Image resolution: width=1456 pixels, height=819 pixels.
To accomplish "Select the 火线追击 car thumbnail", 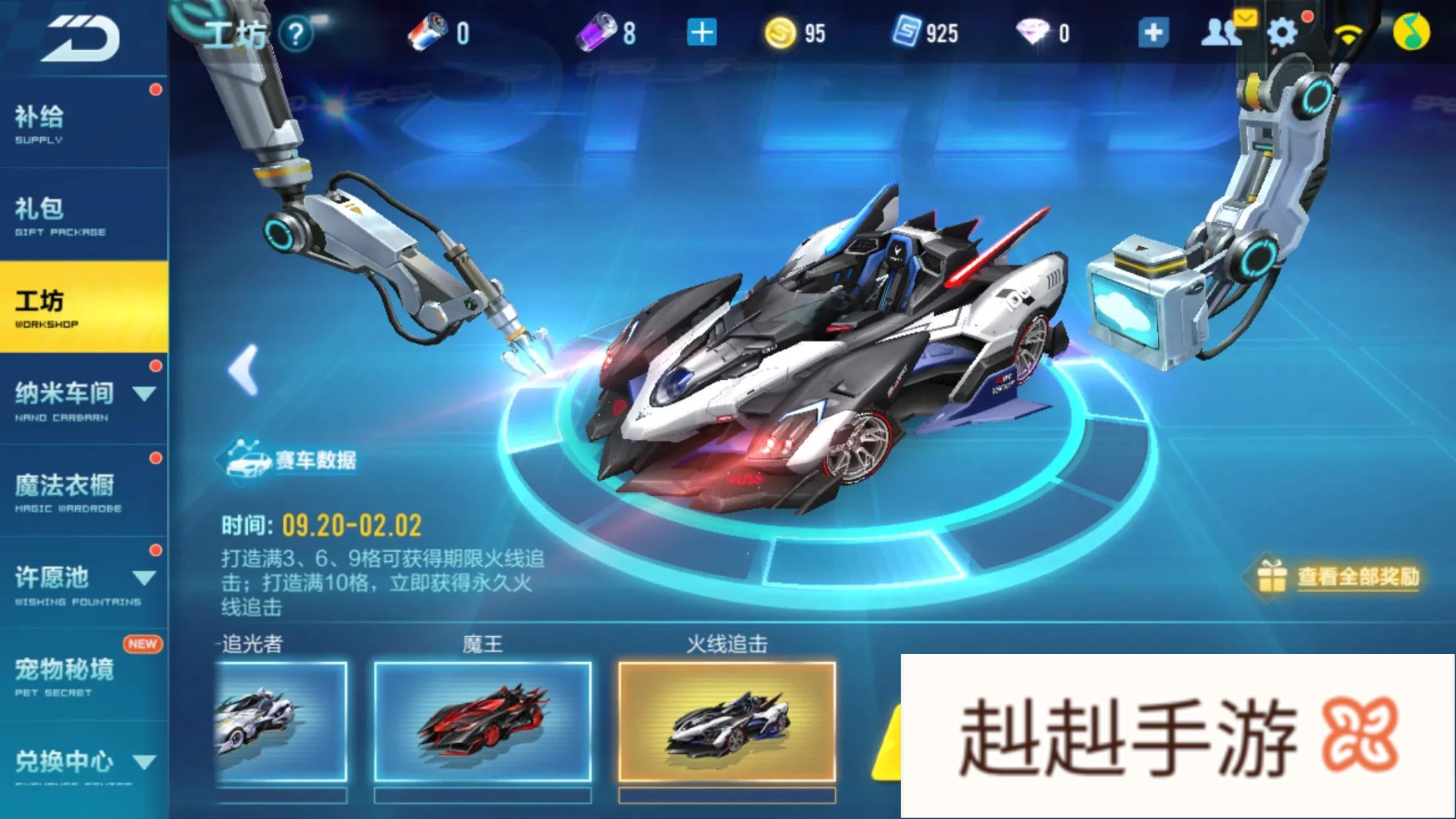I will 727,721.
